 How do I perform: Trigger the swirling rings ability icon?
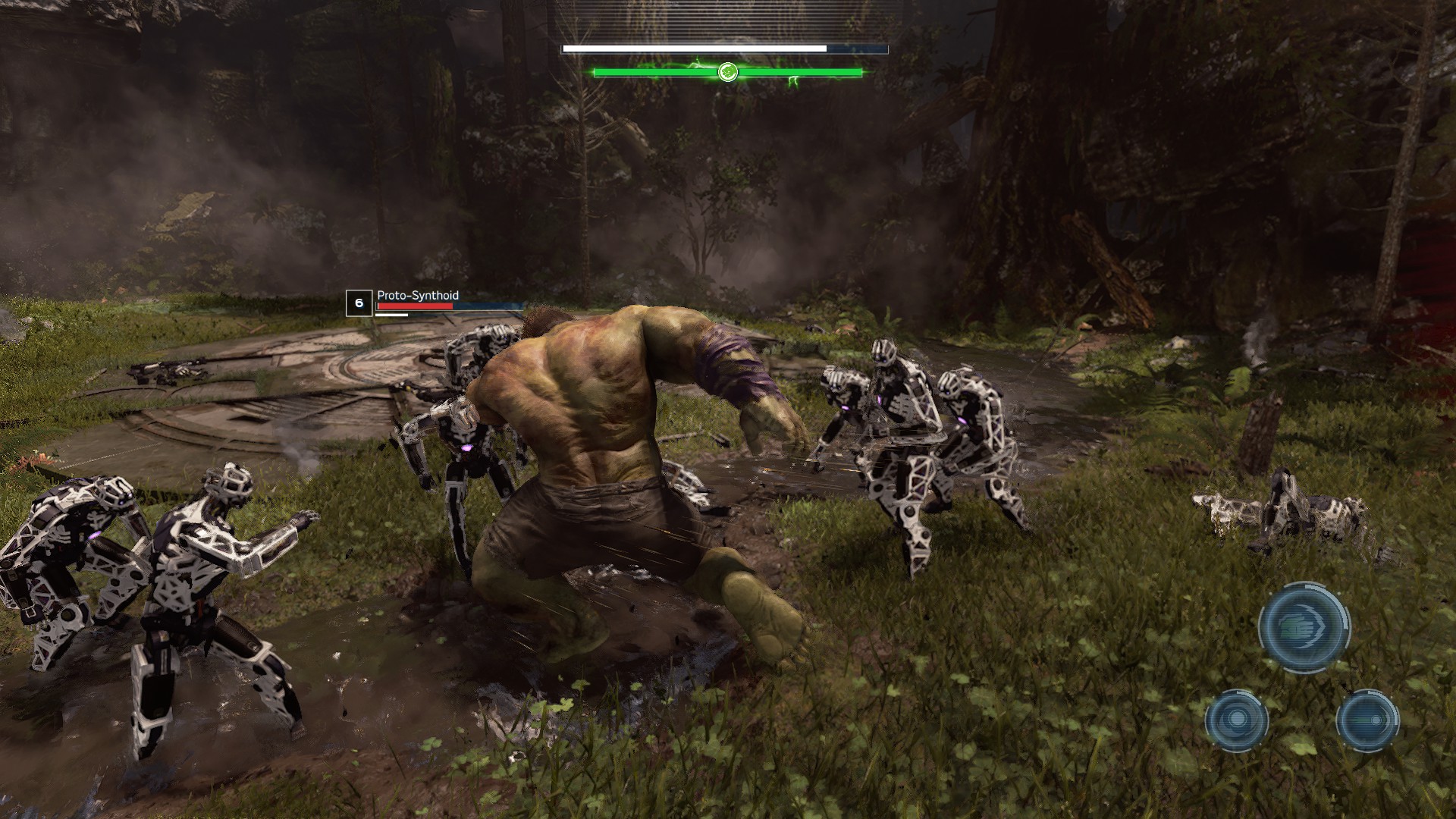pyautogui.click(x=1237, y=720)
